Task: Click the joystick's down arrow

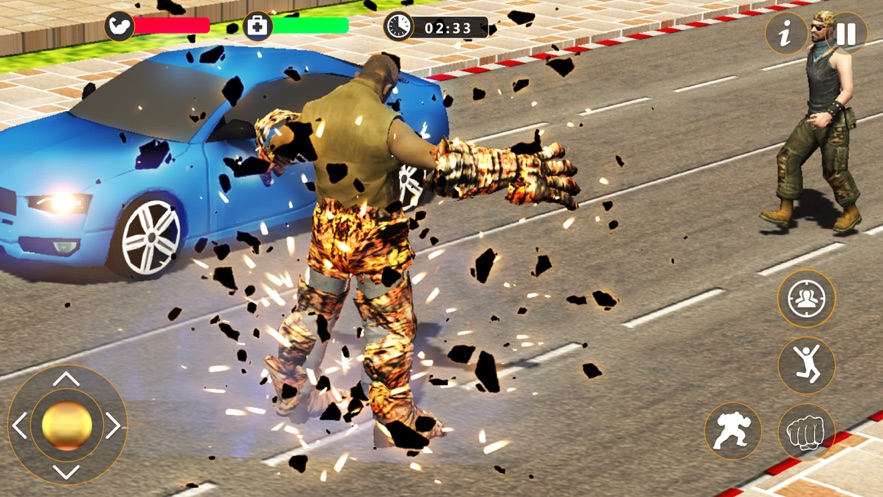Action: 66,472
